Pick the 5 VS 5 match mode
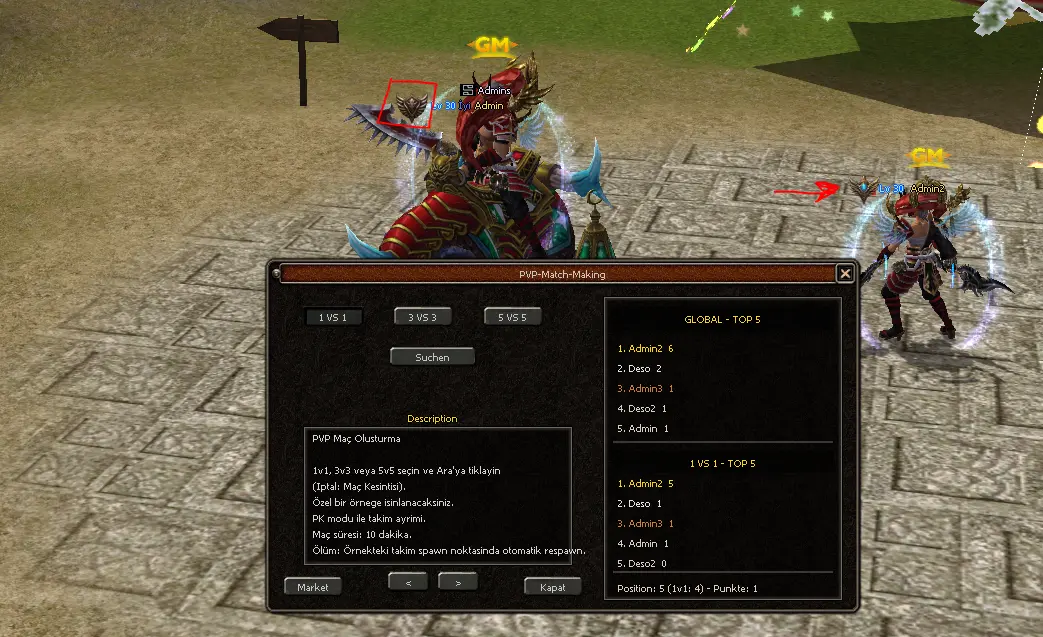The image size is (1043, 637). pyautogui.click(x=512, y=317)
